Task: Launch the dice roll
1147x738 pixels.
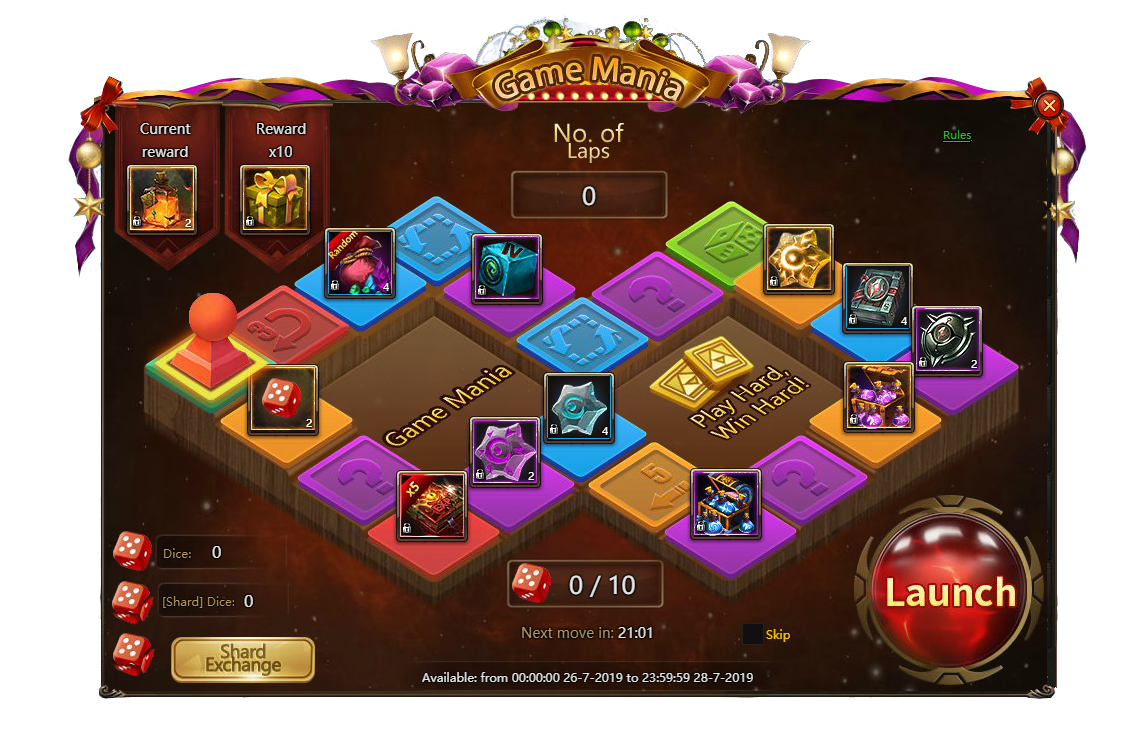Action: pos(949,593)
